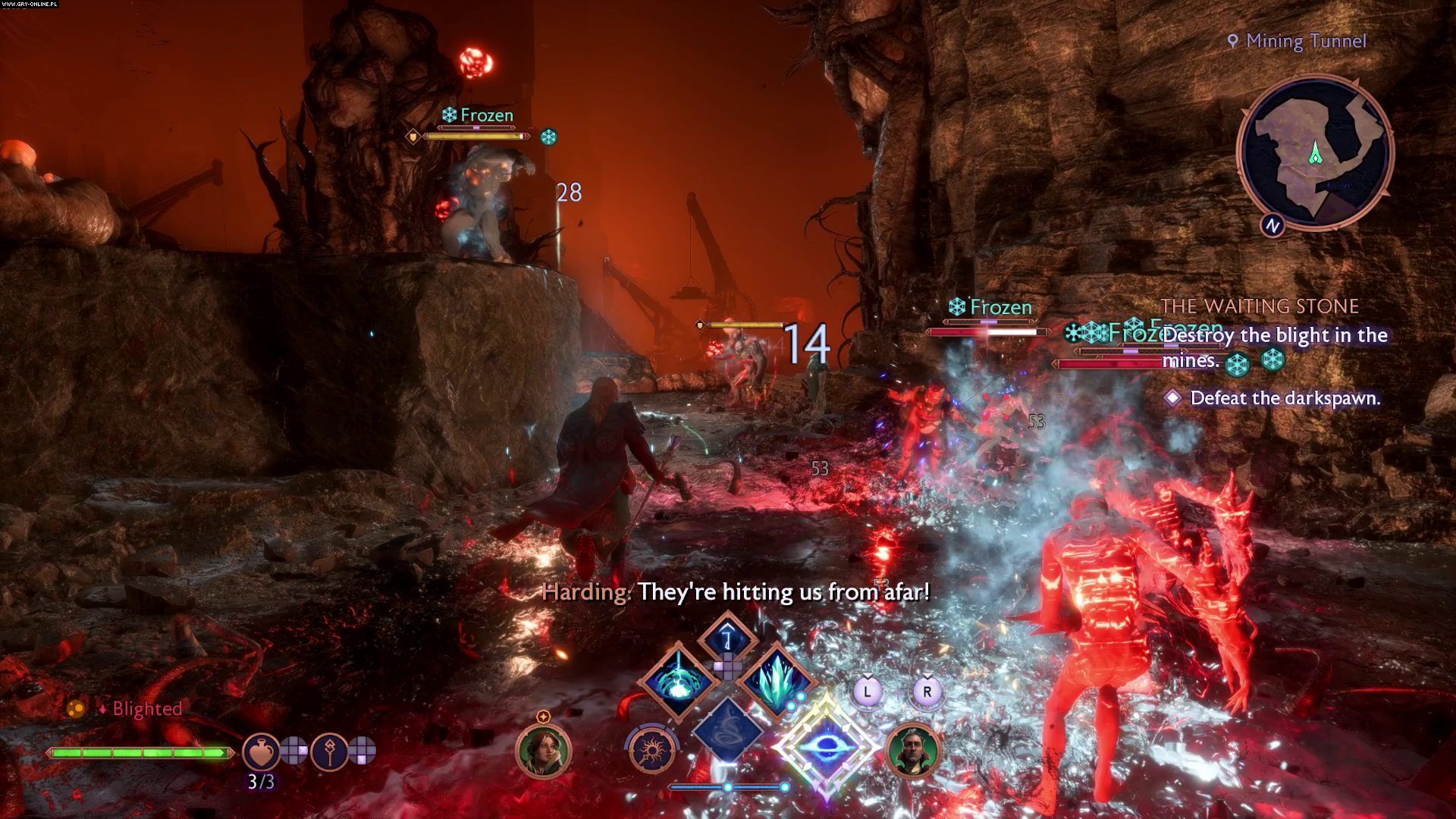Select the Defeat the darkspawn objective

click(x=1285, y=398)
